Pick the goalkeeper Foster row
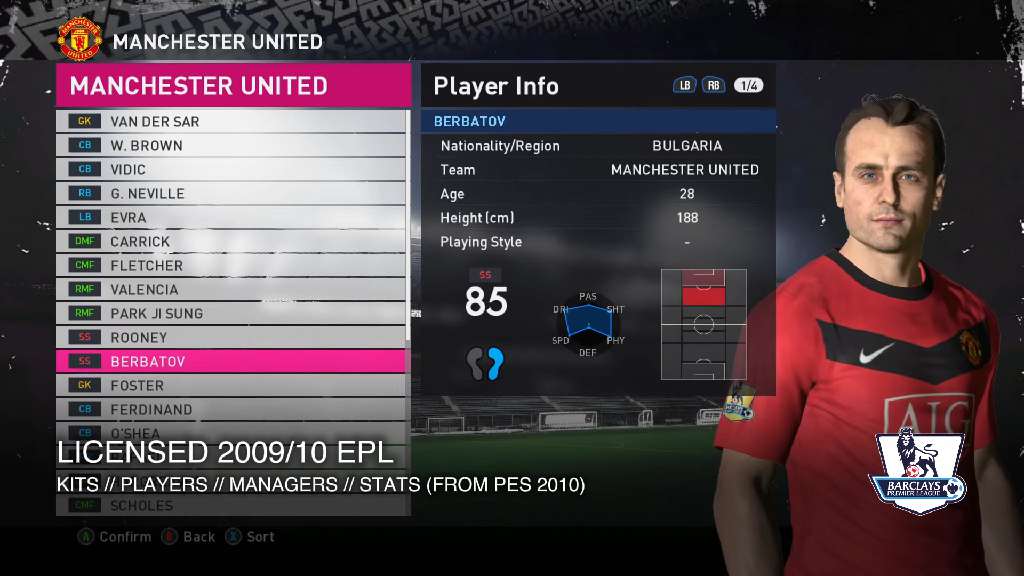1024x576 pixels. [x=232, y=385]
